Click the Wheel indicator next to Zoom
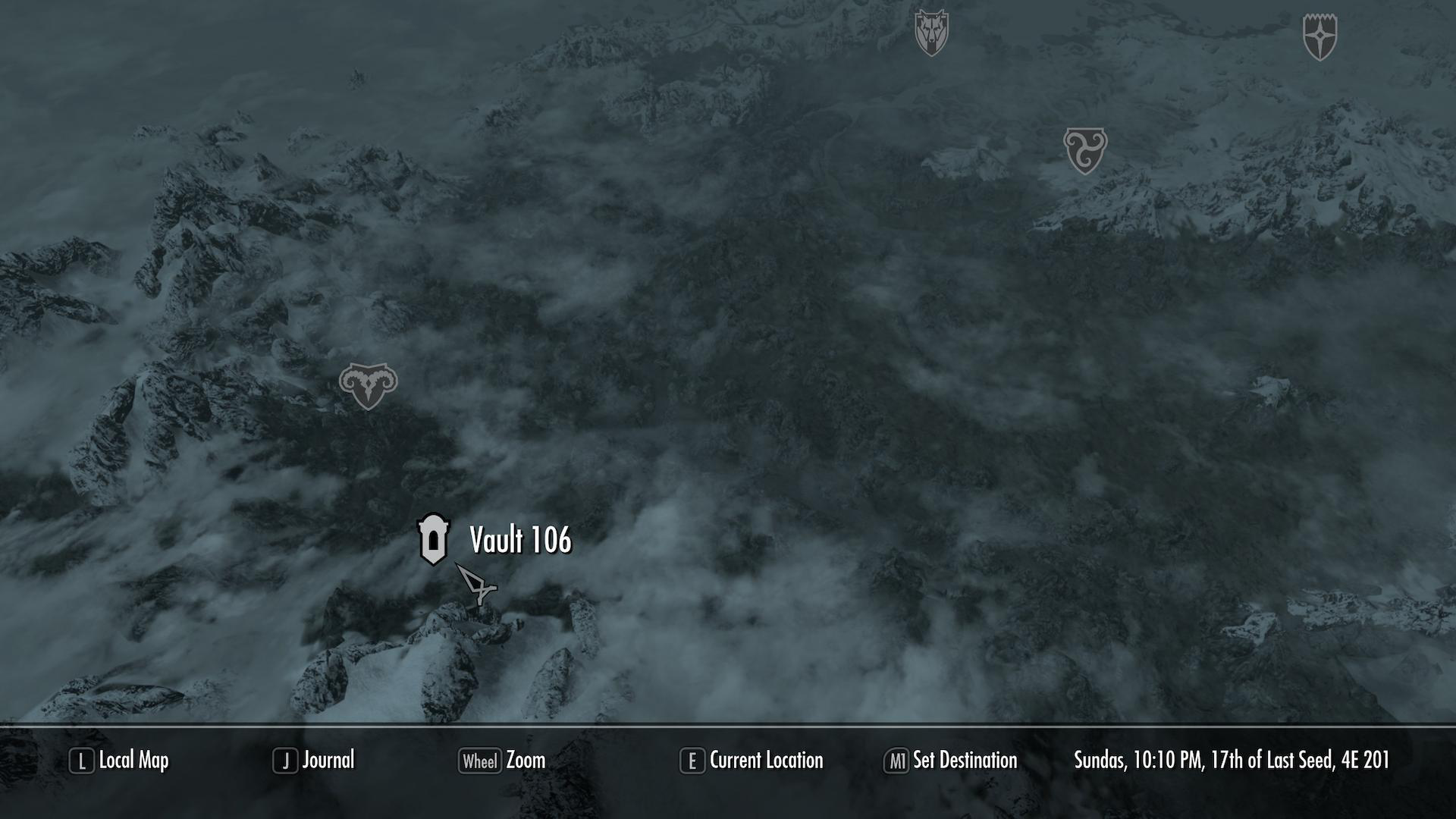This screenshot has height=819, width=1456. click(481, 761)
